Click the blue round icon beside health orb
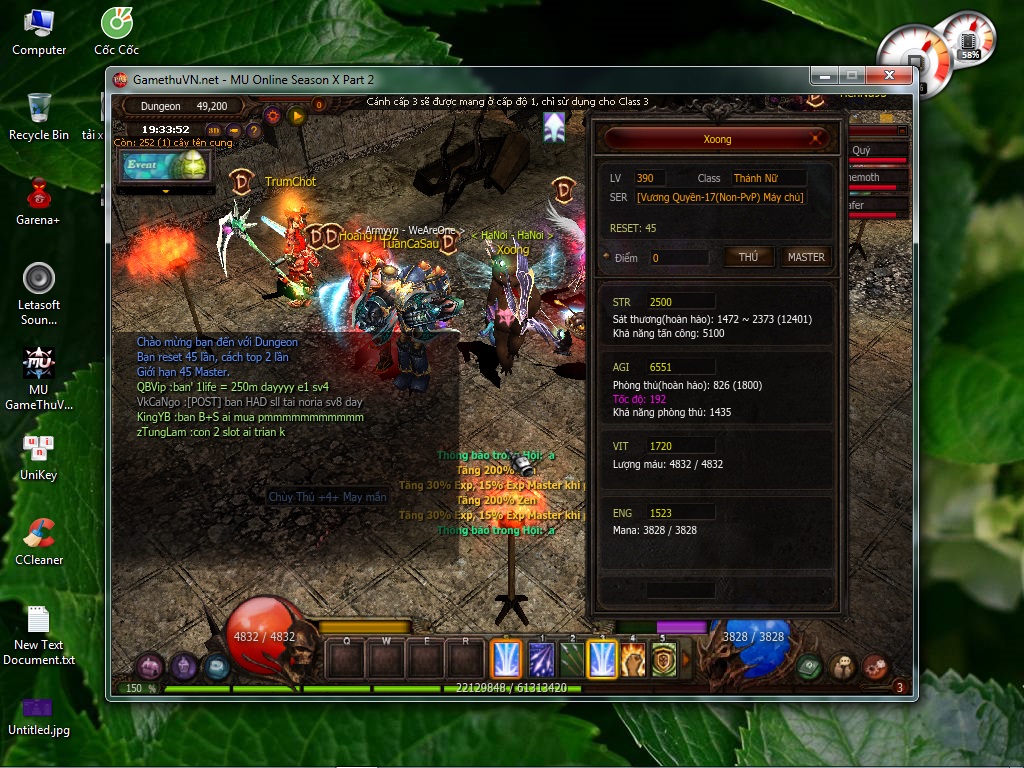1024x768 pixels. [x=215, y=666]
